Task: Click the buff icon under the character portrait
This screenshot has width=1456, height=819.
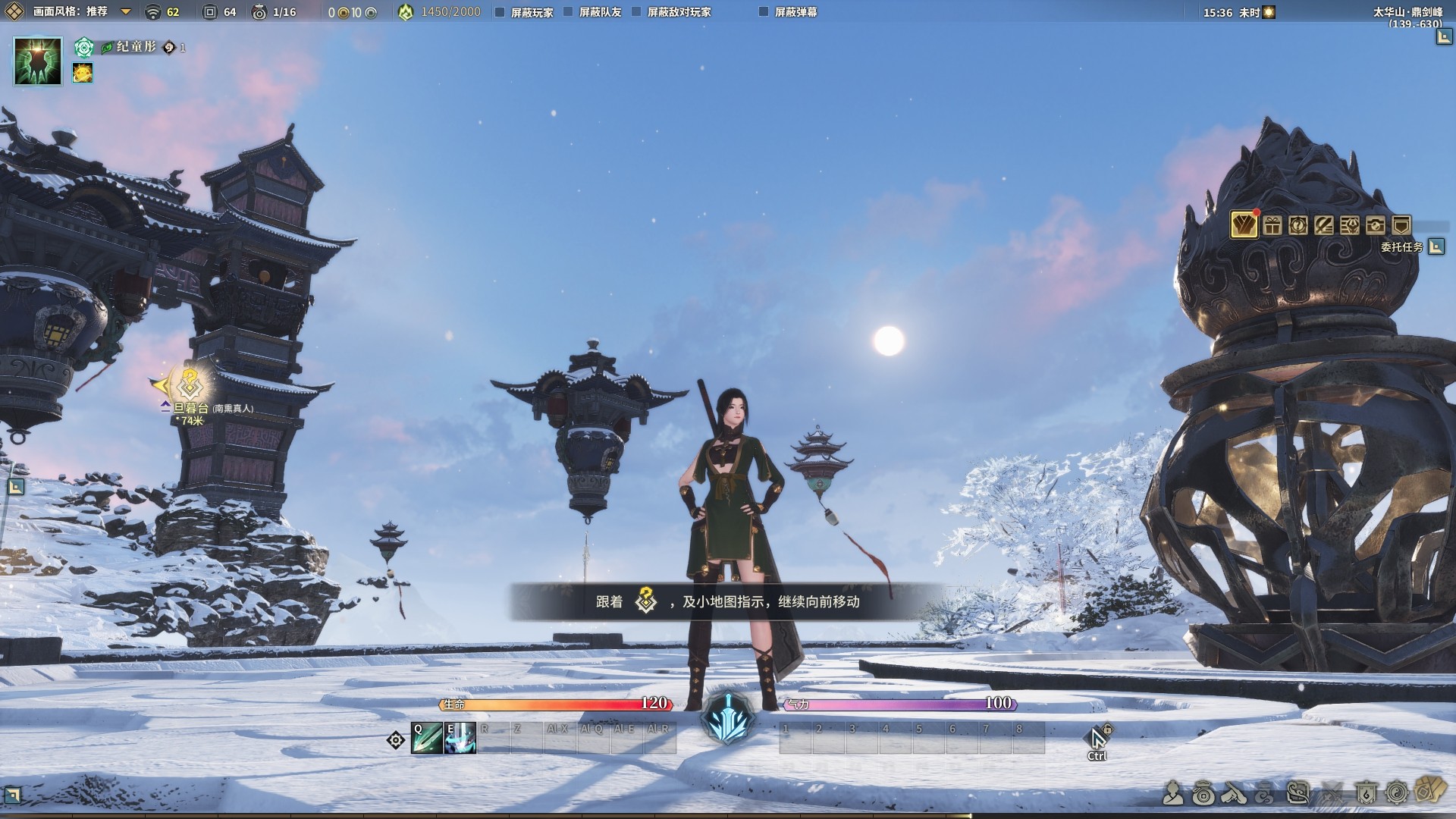Action: pos(82,74)
